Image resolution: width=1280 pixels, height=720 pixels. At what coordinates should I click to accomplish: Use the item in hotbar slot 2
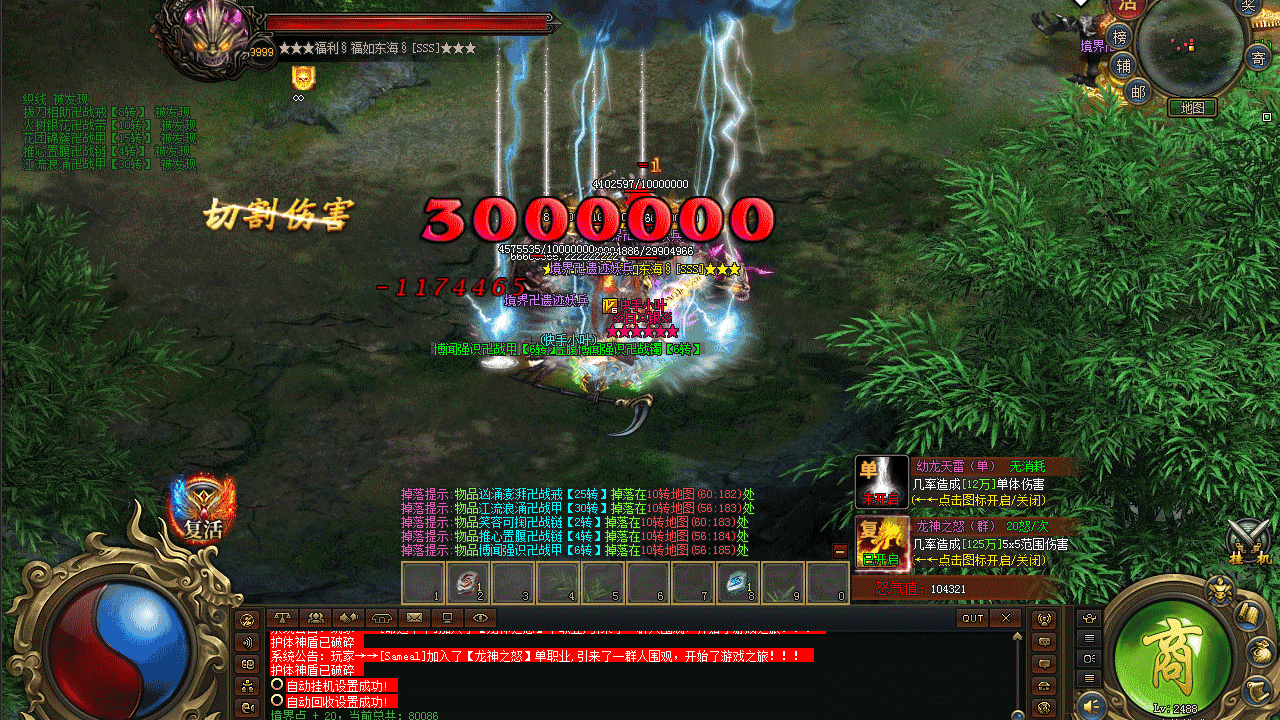pos(467,582)
